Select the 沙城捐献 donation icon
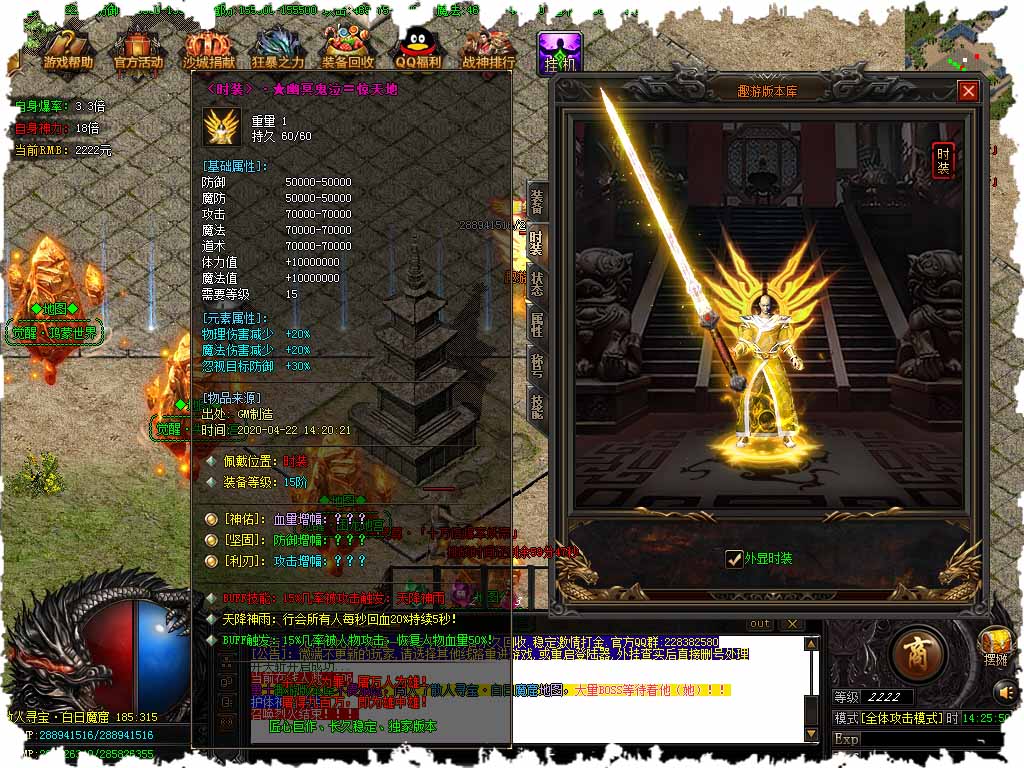Viewport: 1024px width, 768px height. [x=208, y=47]
